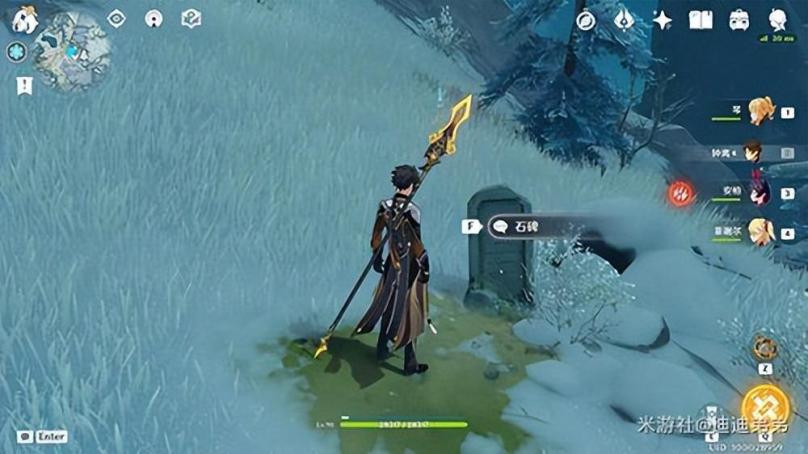Open the quest exclamation bookmark icon
Image resolution: width=808 pixels, height=454 pixels.
(x=24, y=86)
